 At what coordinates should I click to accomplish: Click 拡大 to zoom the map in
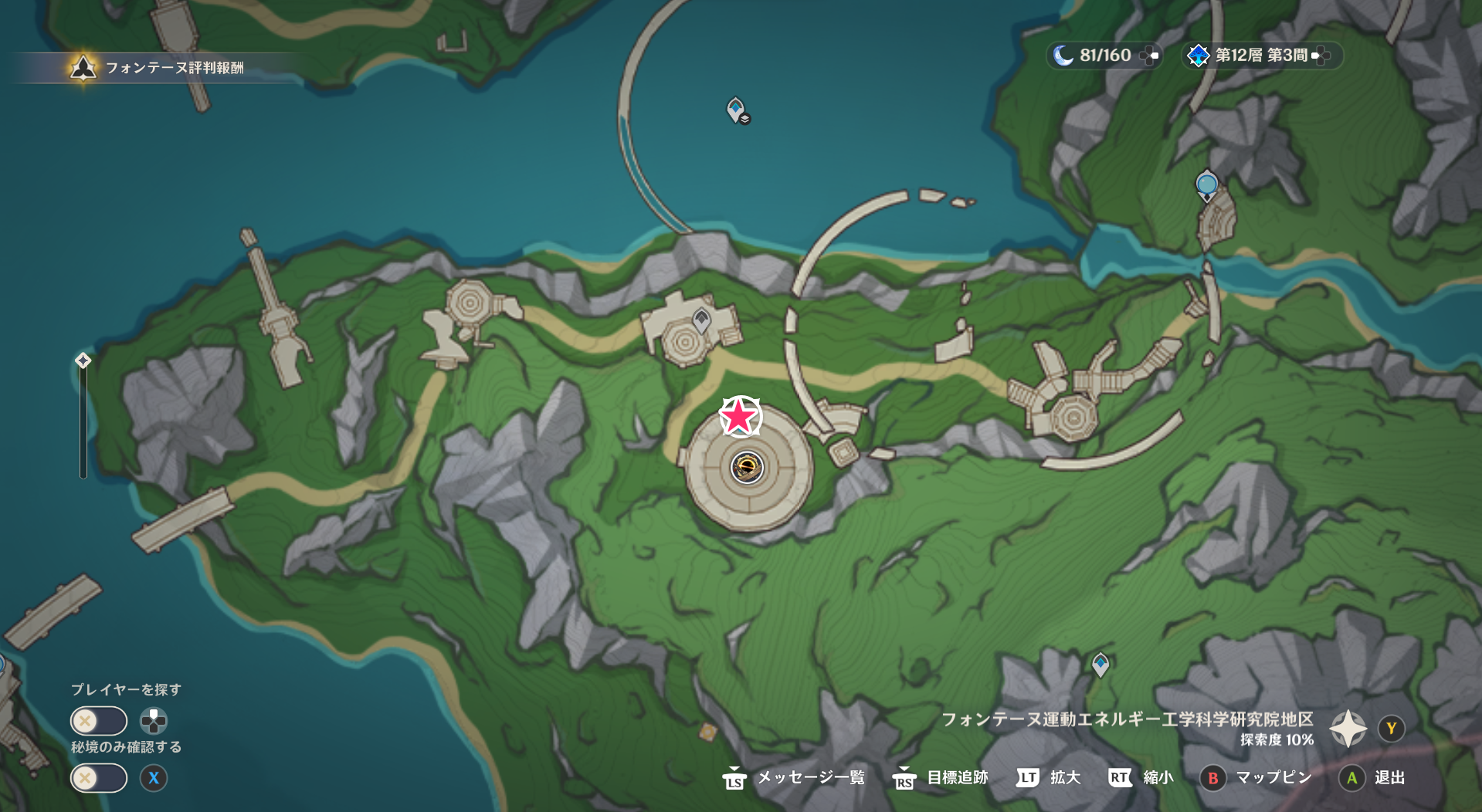[x=1065, y=778]
